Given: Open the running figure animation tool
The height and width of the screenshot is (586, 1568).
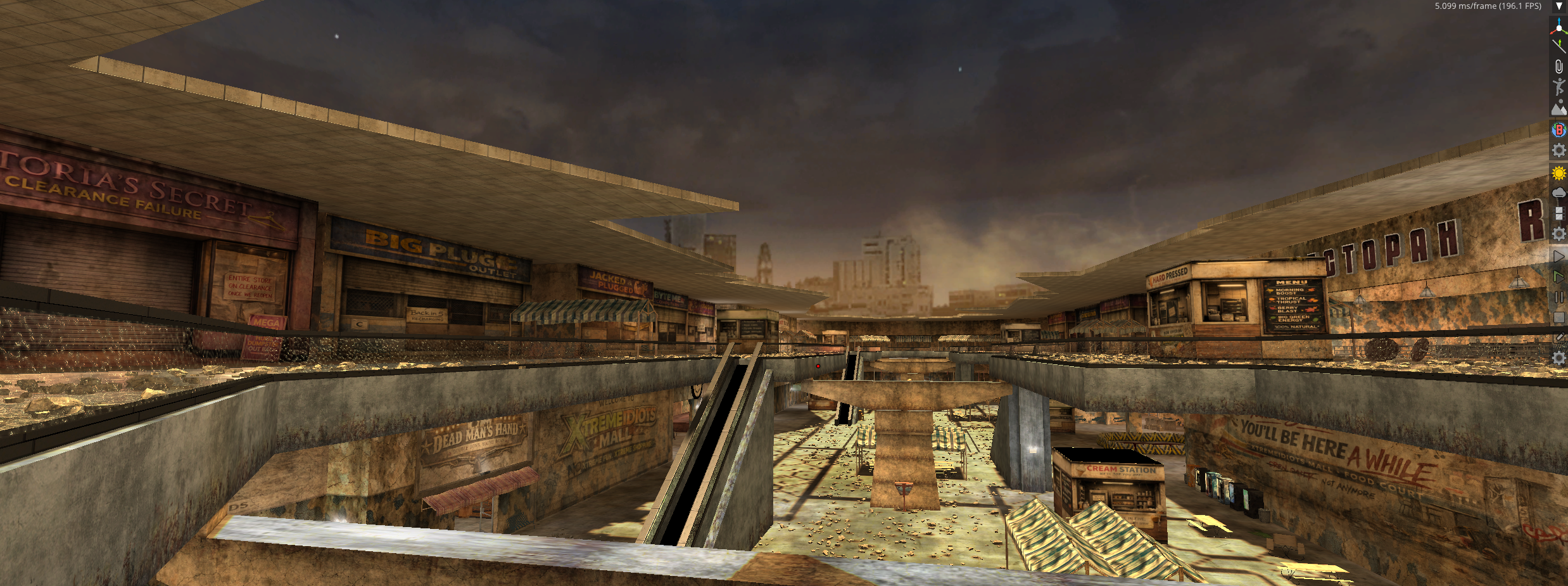Looking at the screenshot, I should 1559,87.
